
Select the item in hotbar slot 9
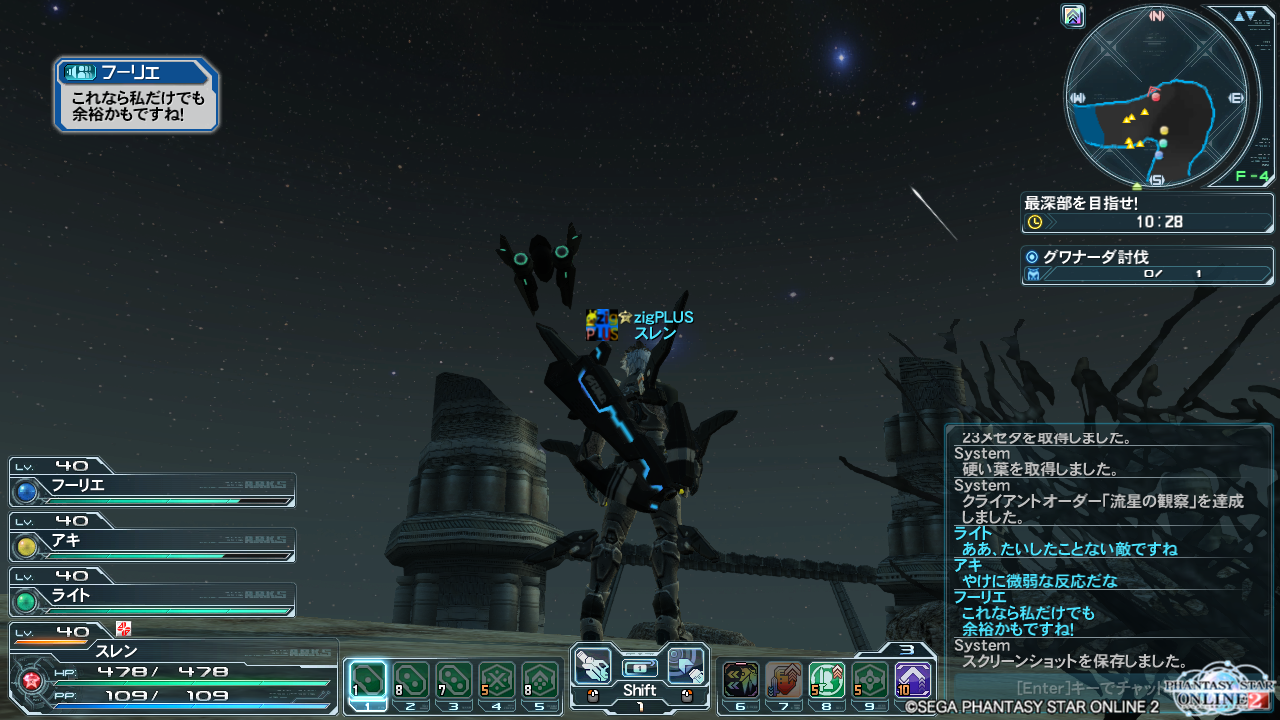[870, 682]
